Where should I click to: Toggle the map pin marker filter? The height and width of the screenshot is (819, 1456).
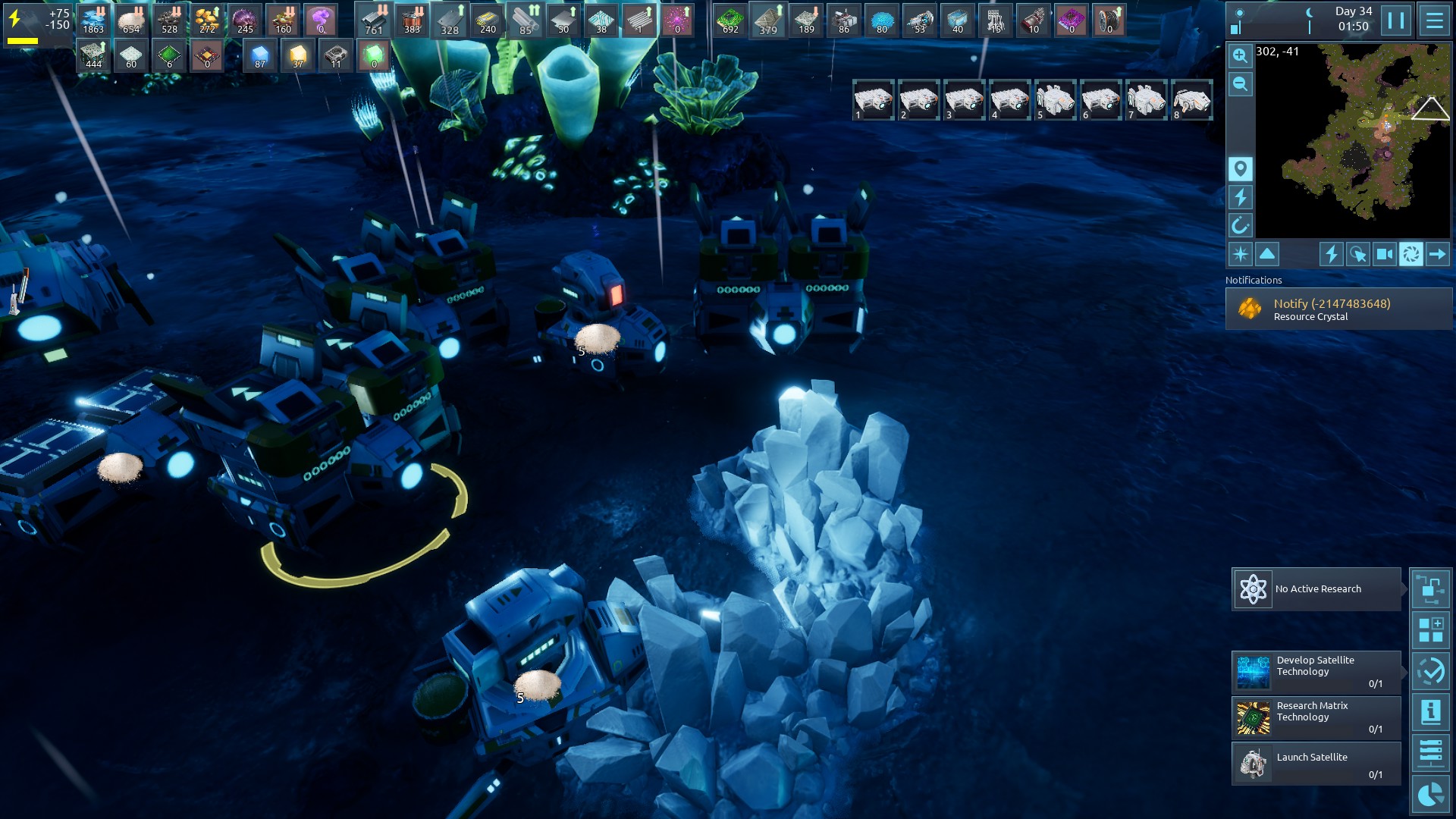point(1240,168)
